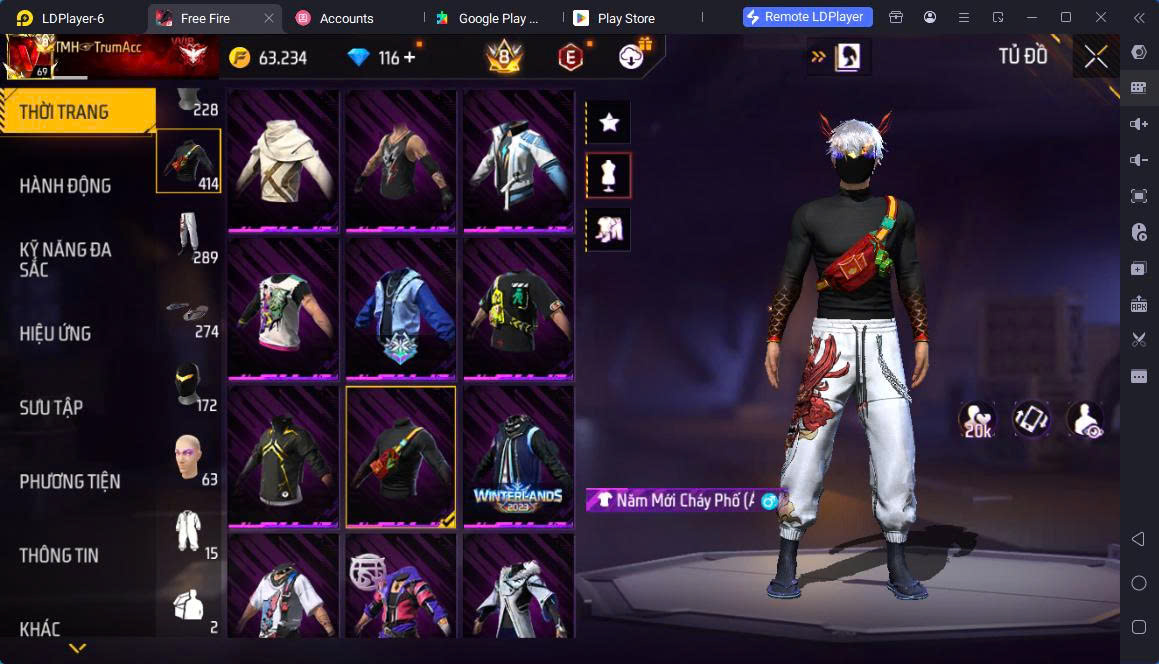The image size is (1159, 664).
Task: Switch to HÀNH ĐỘNG menu
Action: (66, 185)
